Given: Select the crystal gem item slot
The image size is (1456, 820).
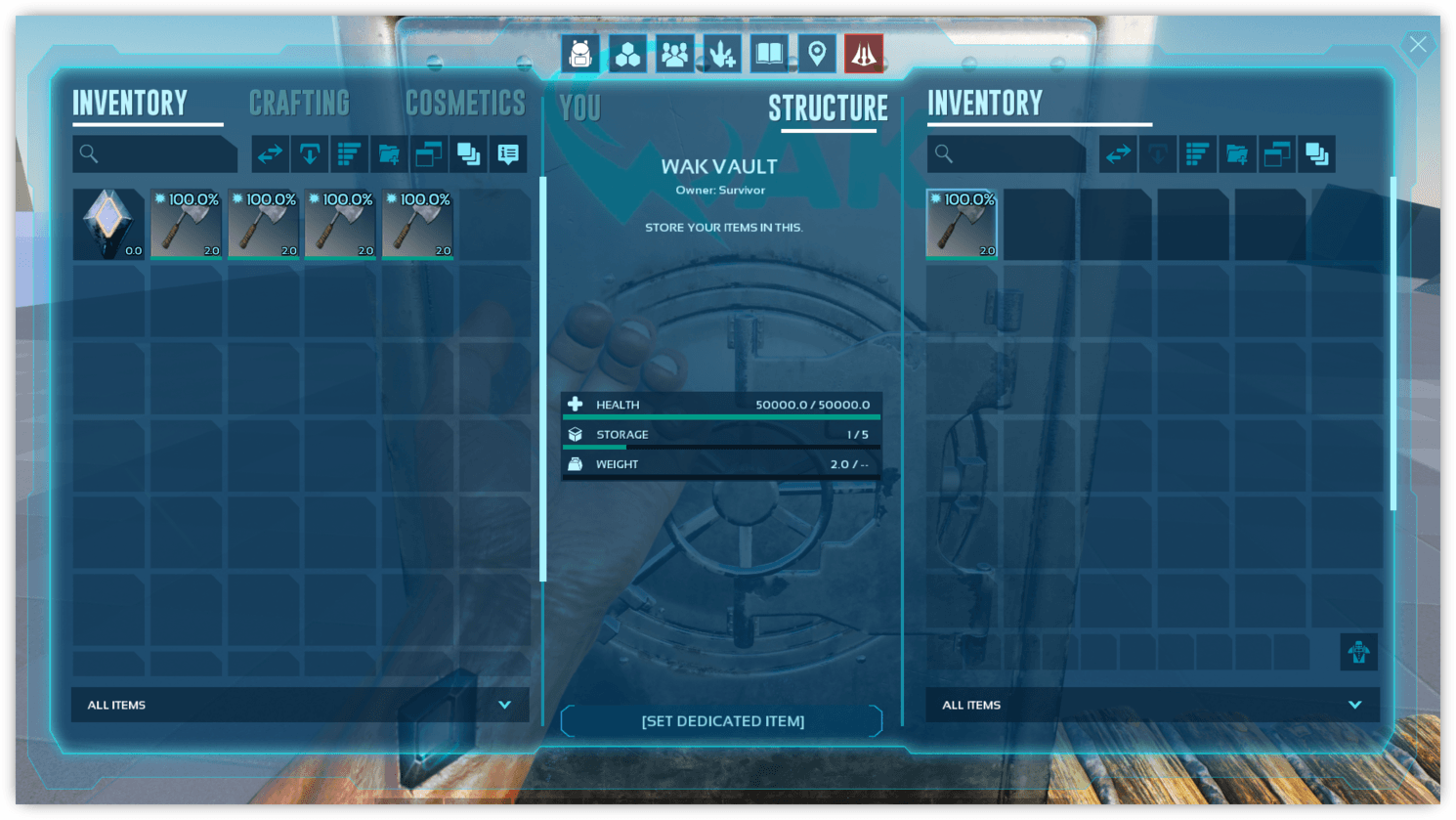Looking at the screenshot, I should [108, 224].
